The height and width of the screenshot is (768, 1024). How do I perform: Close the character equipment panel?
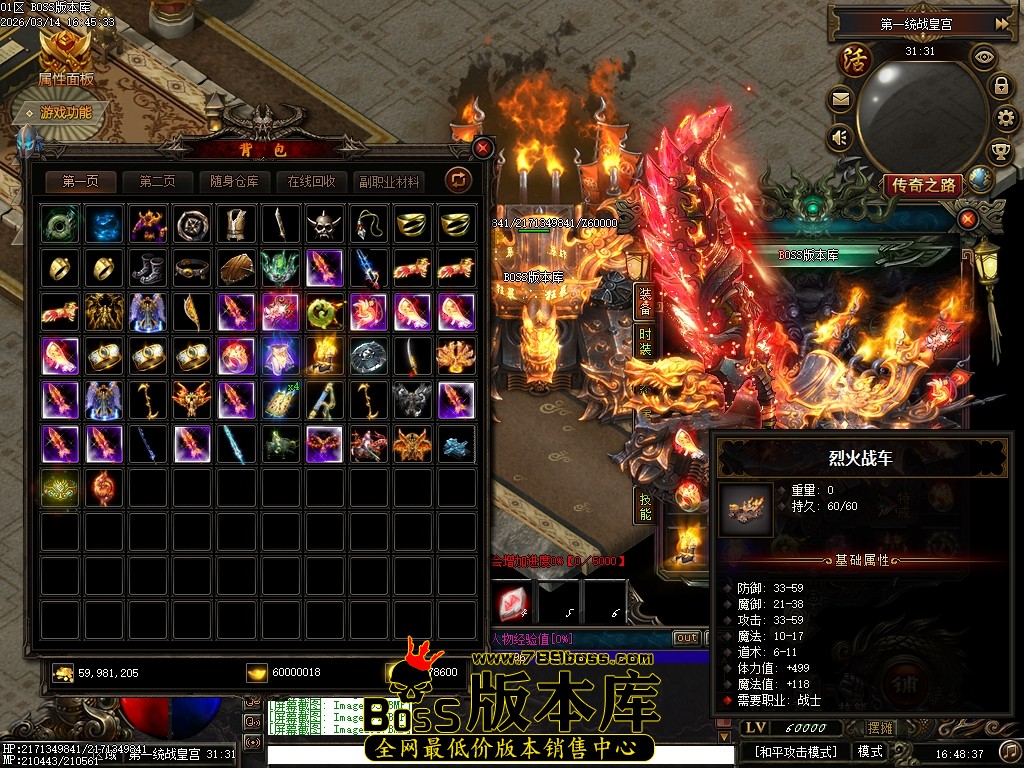point(968,219)
